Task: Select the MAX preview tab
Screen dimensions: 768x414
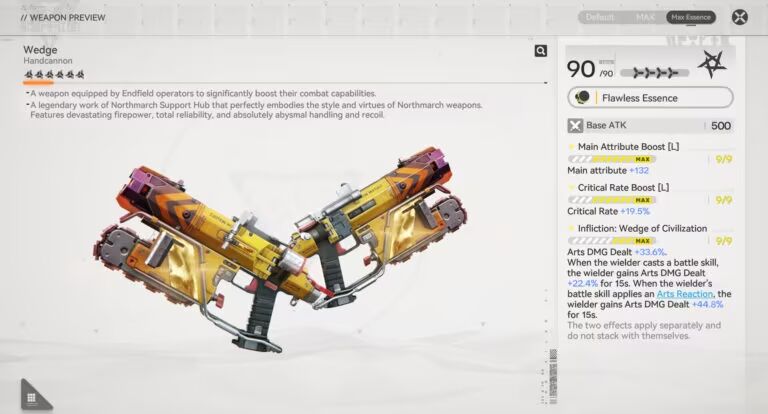Action: (645, 17)
